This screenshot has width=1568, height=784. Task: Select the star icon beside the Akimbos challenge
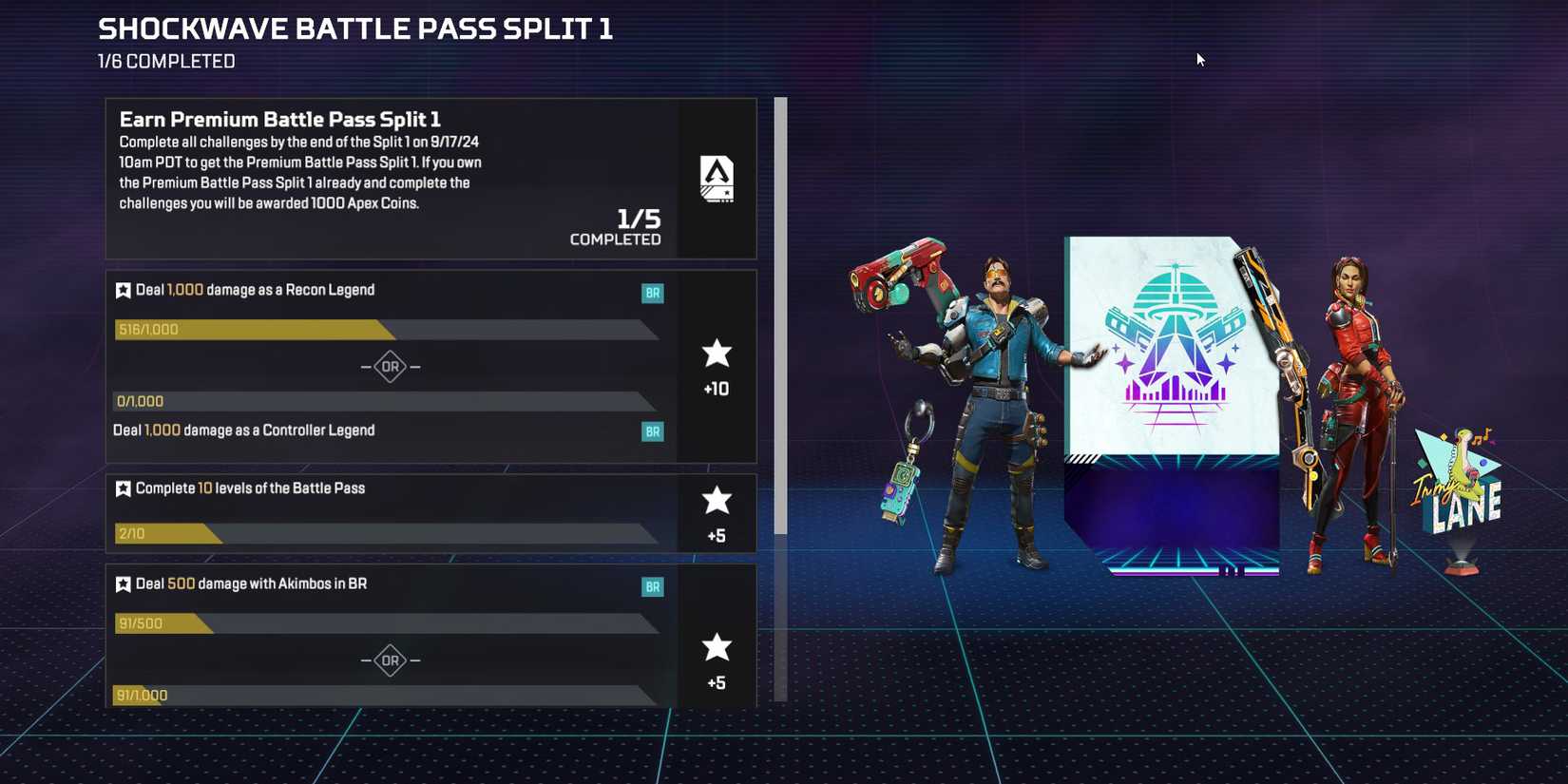123,583
